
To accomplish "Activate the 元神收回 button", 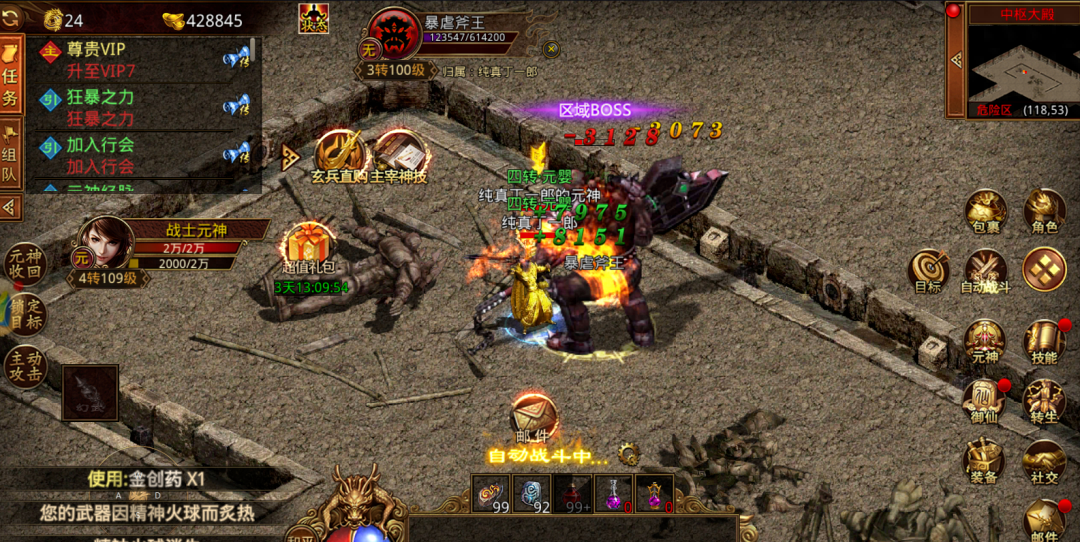I will click(25, 263).
